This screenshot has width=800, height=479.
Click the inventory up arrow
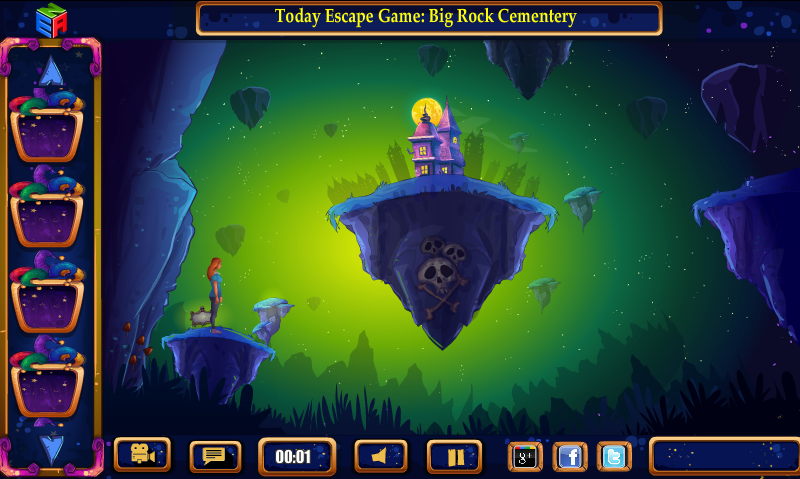(51, 73)
